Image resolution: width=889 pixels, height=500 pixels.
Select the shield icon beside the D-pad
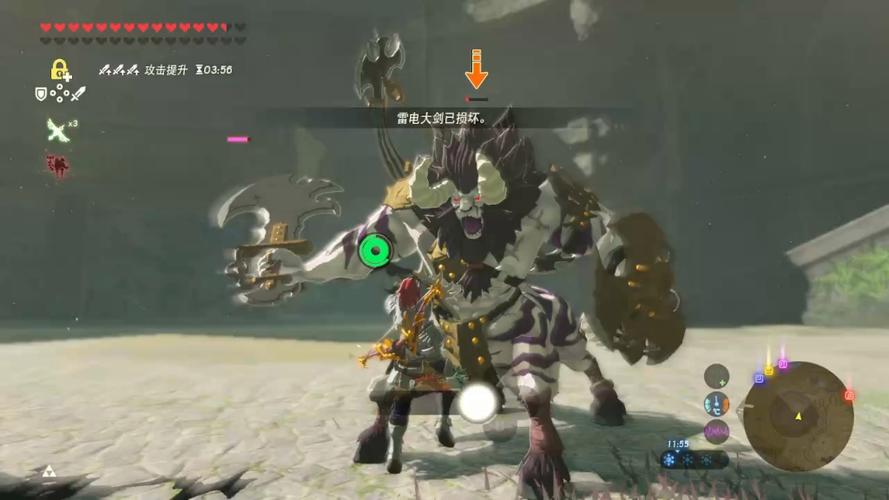coord(41,93)
